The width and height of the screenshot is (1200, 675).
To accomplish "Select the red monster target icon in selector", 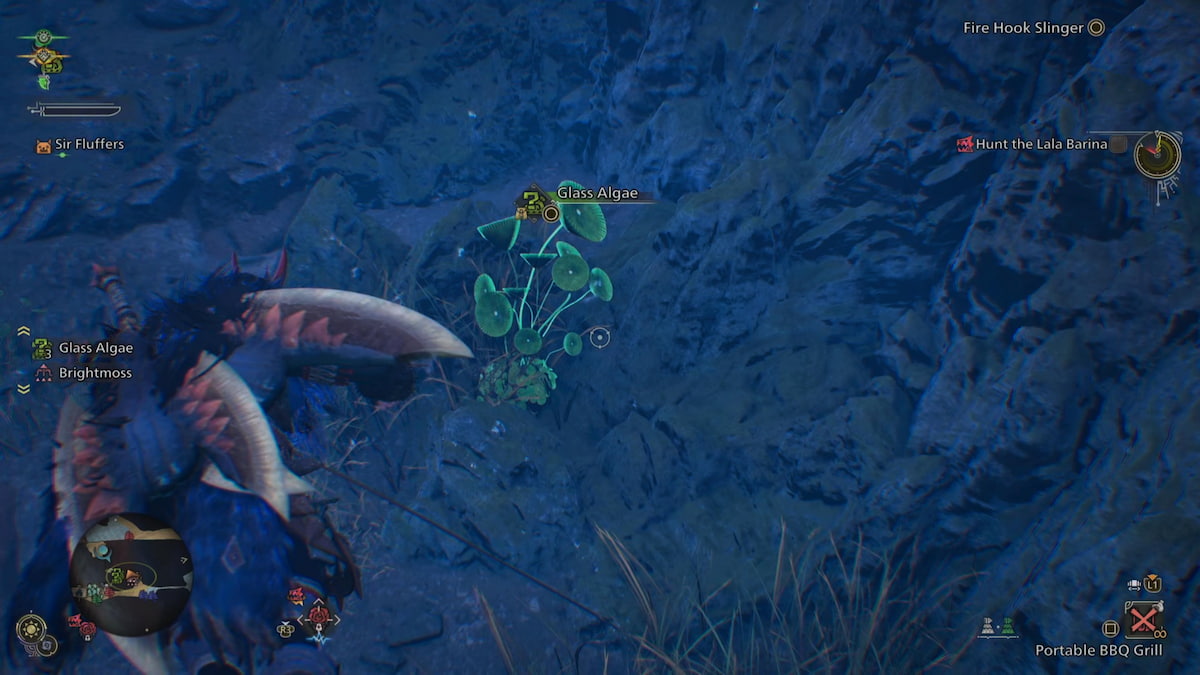I will pyautogui.click(x=319, y=616).
